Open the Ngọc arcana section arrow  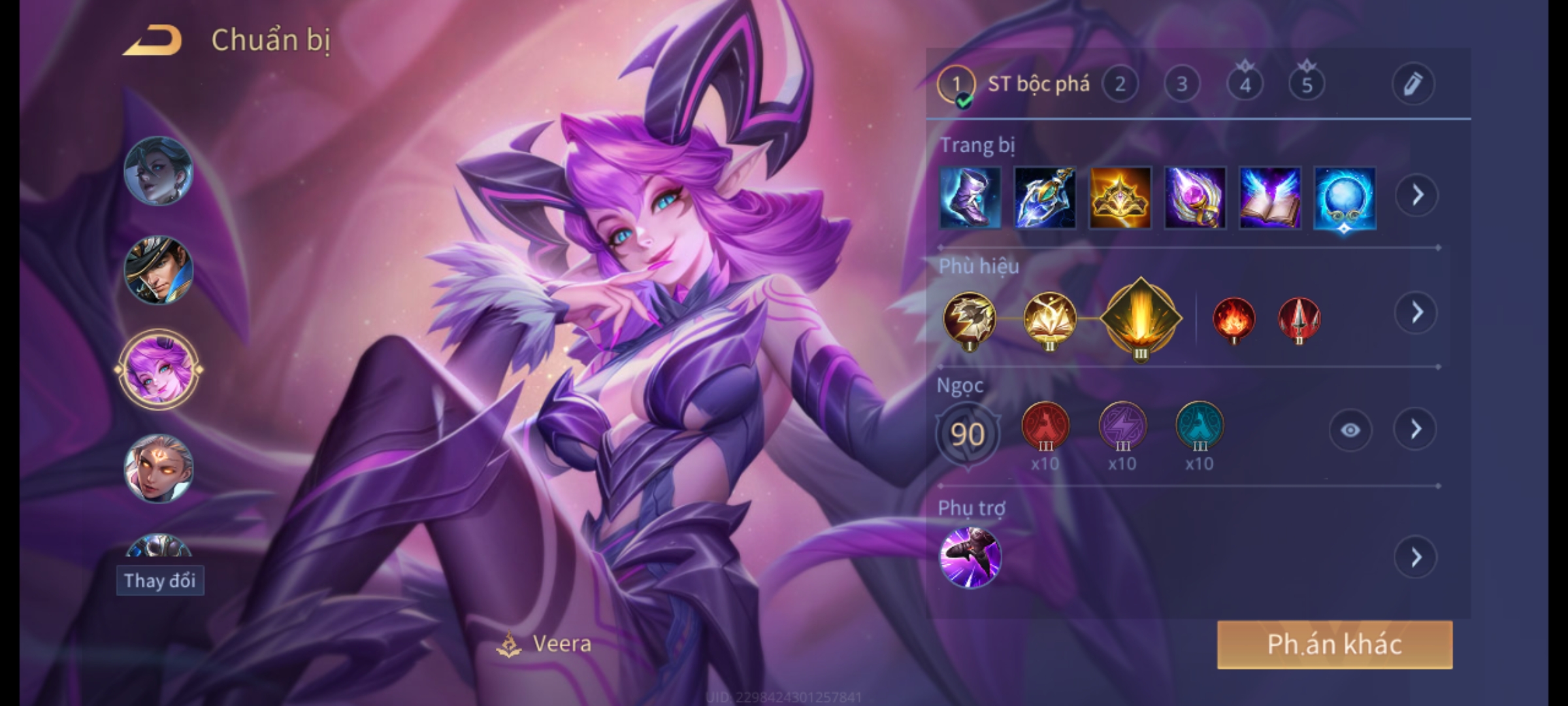[x=1415, y=429]
